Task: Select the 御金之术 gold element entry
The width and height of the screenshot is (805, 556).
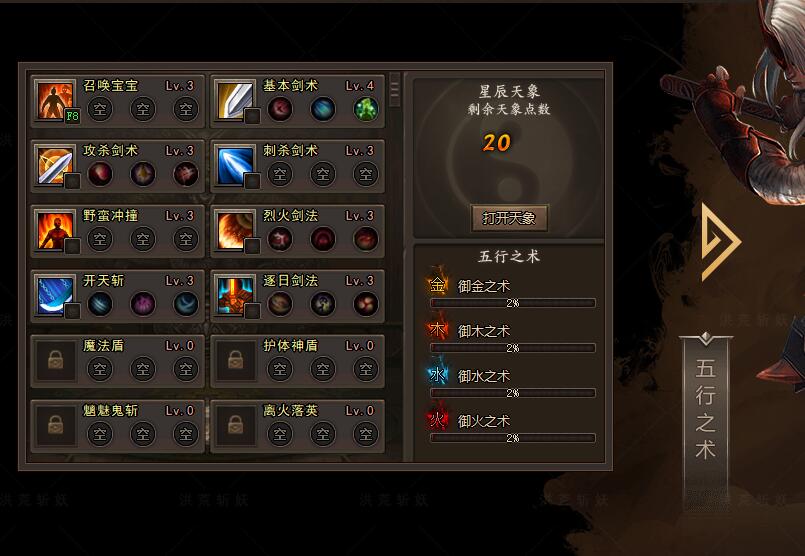Action: (483, 286)
